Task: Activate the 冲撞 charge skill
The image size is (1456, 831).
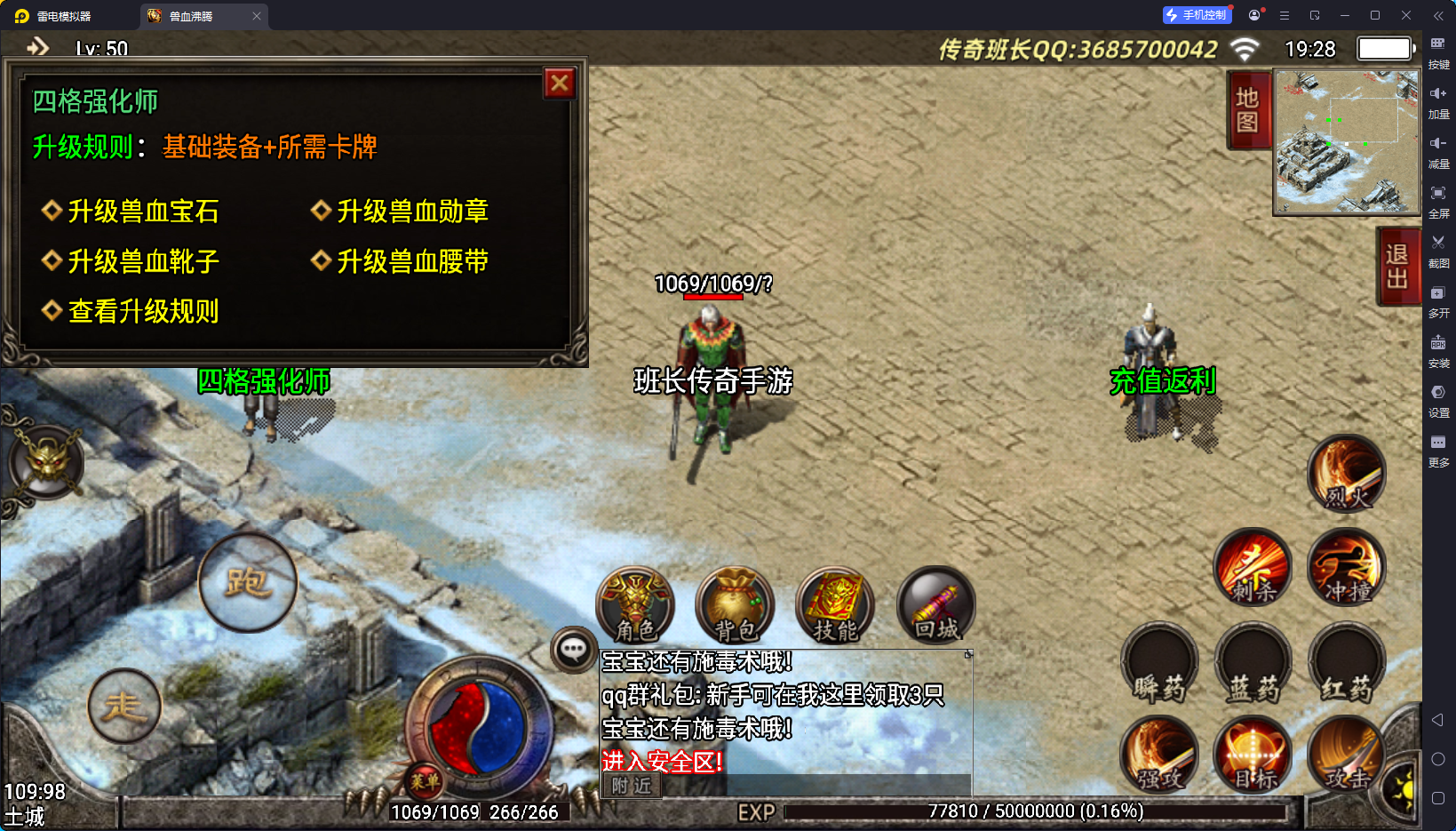Action: pyautogui.click(x=1347, y=568)
